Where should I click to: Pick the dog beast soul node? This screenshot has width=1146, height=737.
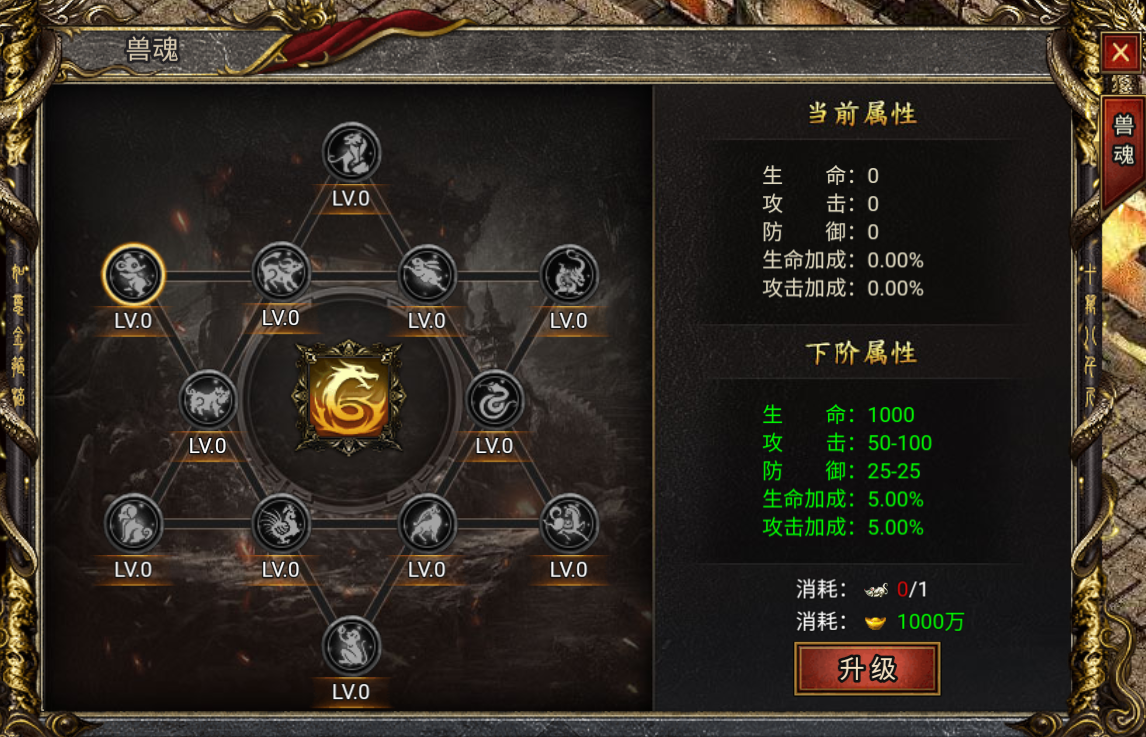tap(133, 523)
